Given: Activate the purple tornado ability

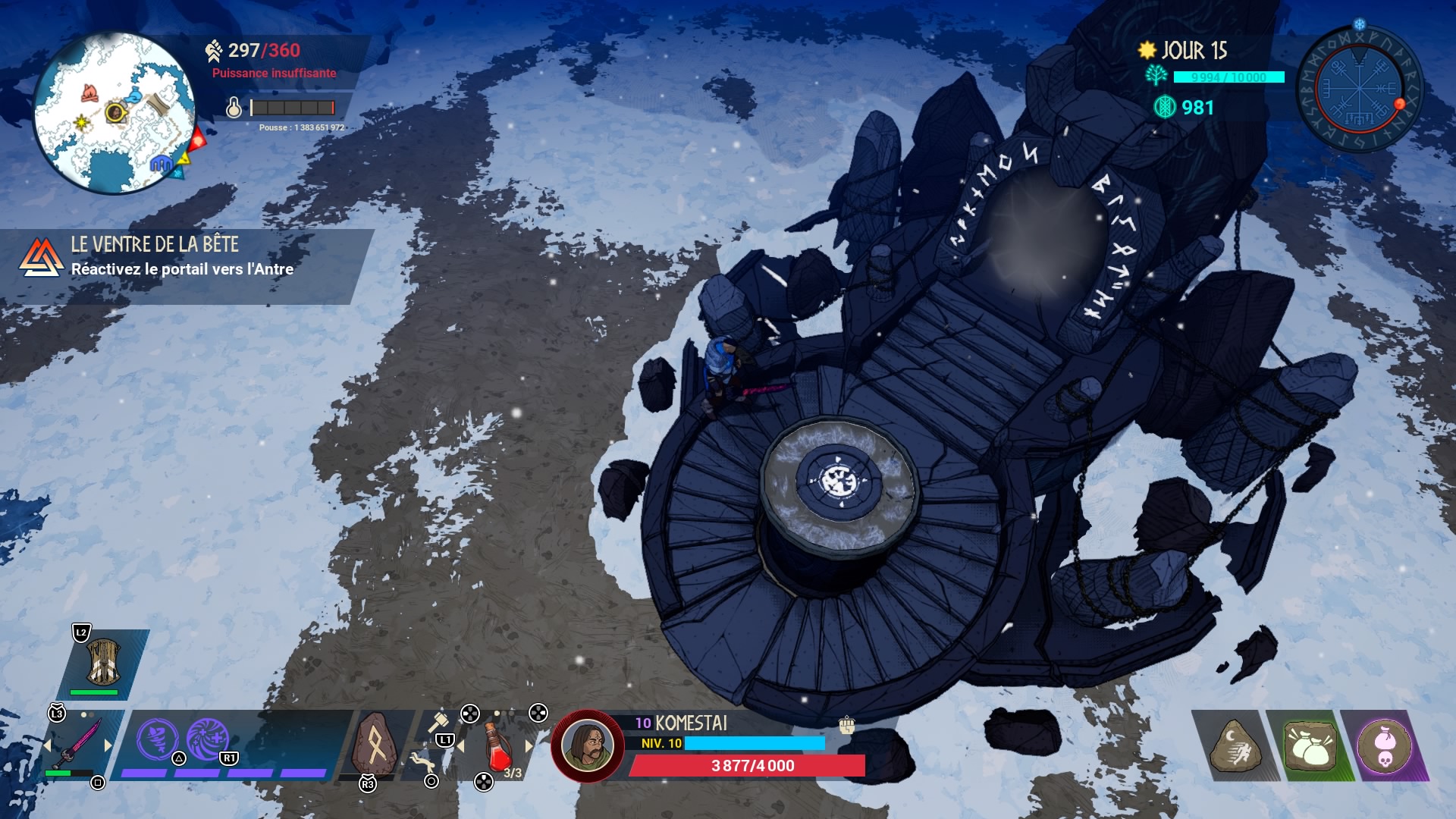Looking at the screenshot, I should click(x=157, y=739).
